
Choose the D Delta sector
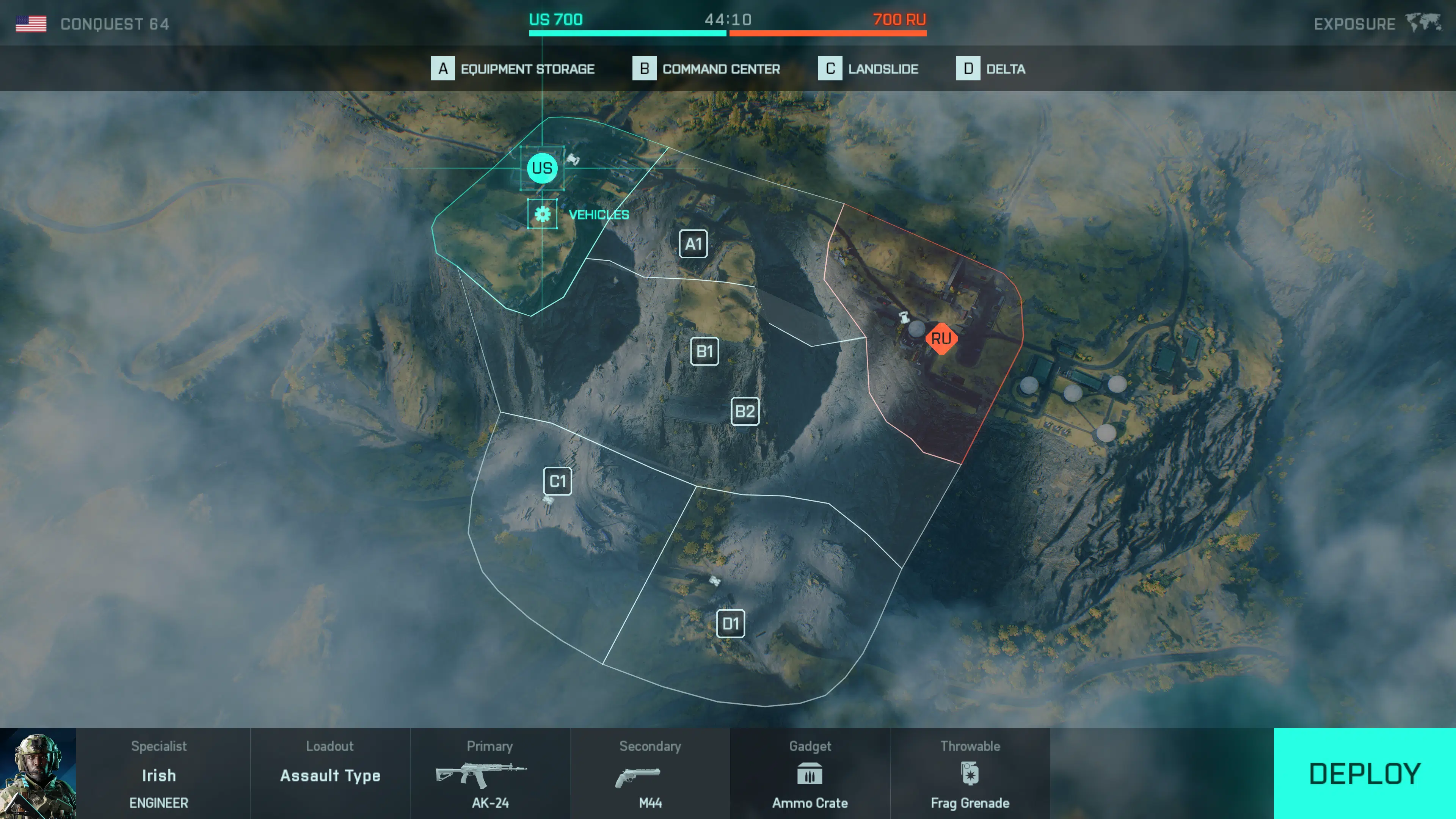tap(991, 69)
